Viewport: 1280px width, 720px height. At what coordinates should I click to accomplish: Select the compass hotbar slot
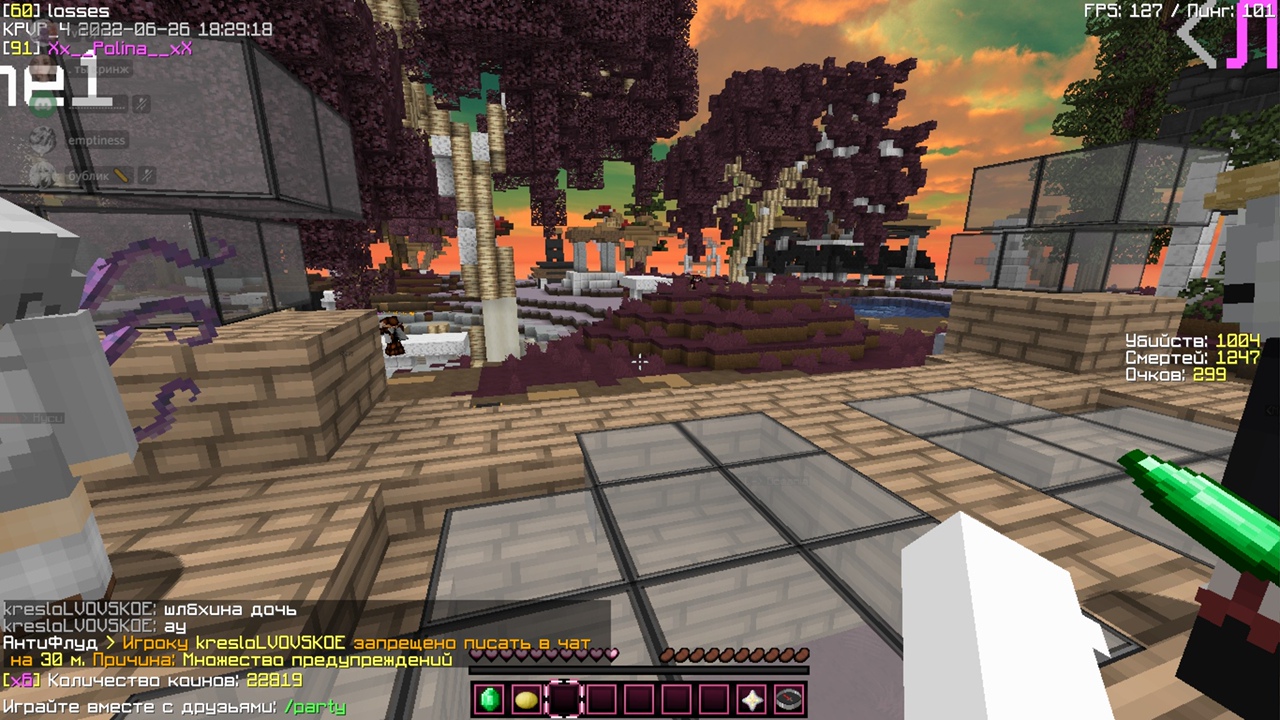pyautogui.click(x=789, y=699)
